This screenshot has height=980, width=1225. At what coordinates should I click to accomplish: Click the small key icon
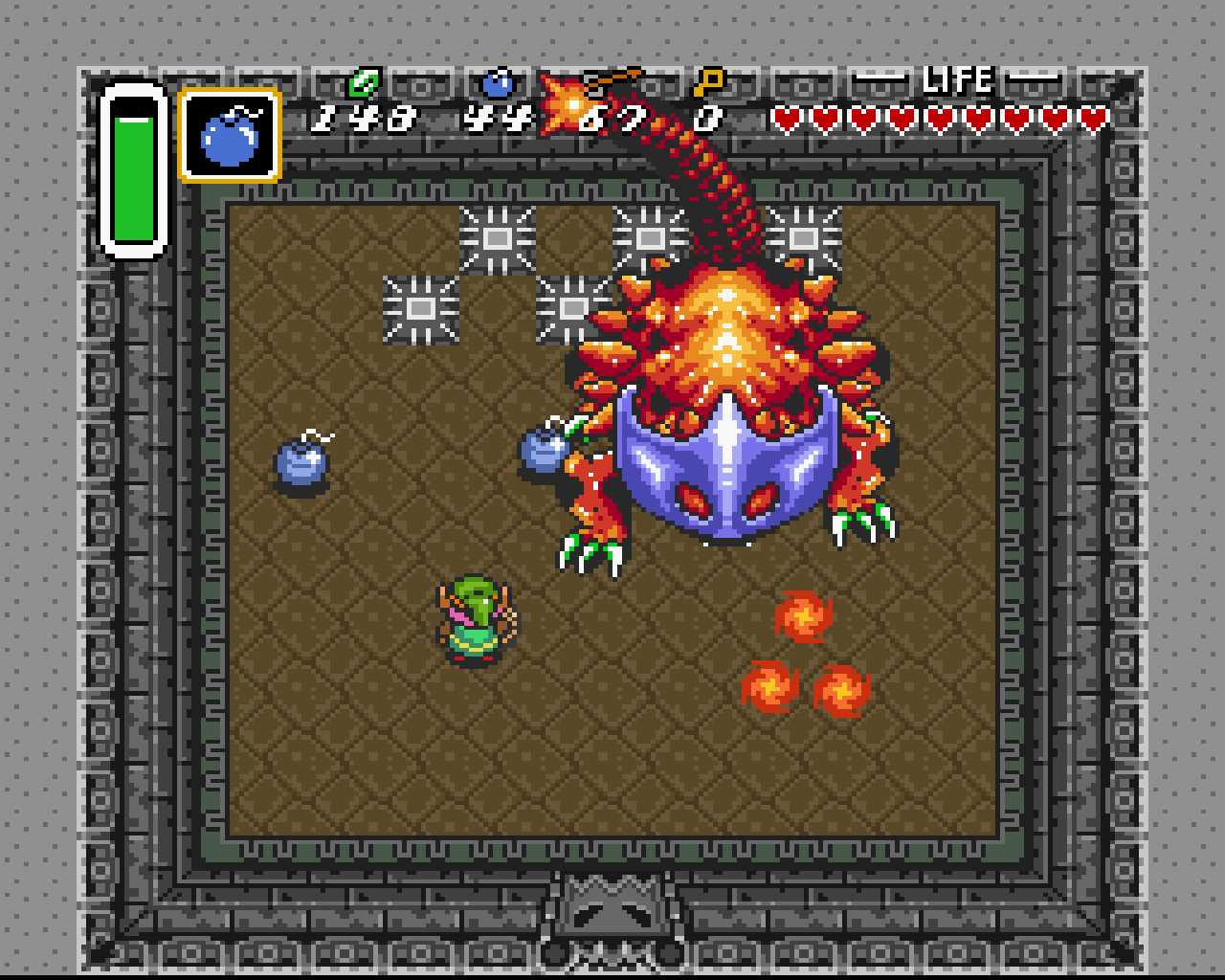(x=708, y=82)
